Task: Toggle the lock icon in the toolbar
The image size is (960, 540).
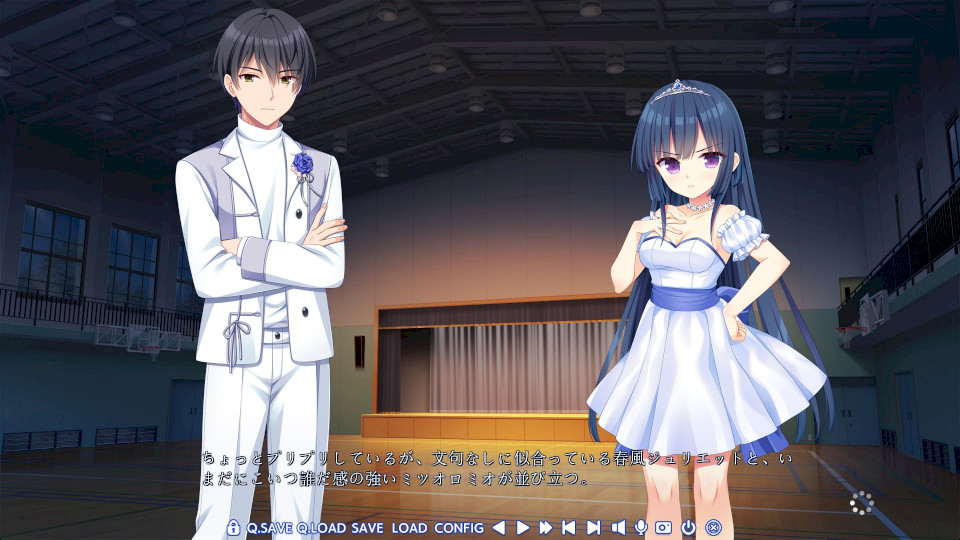Action: (x=233, y=527)
